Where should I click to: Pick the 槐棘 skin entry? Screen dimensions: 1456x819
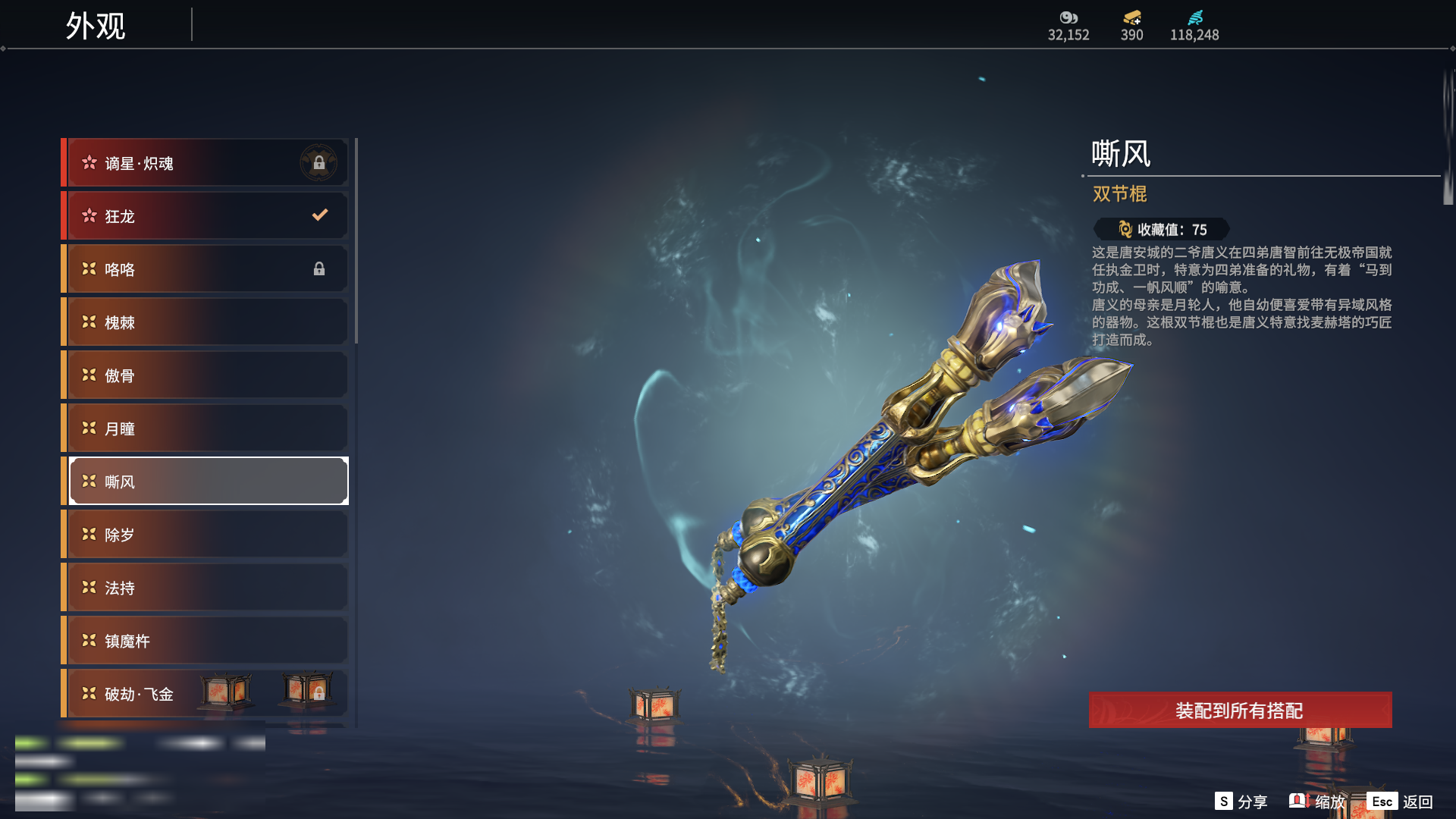click(206, 322)
